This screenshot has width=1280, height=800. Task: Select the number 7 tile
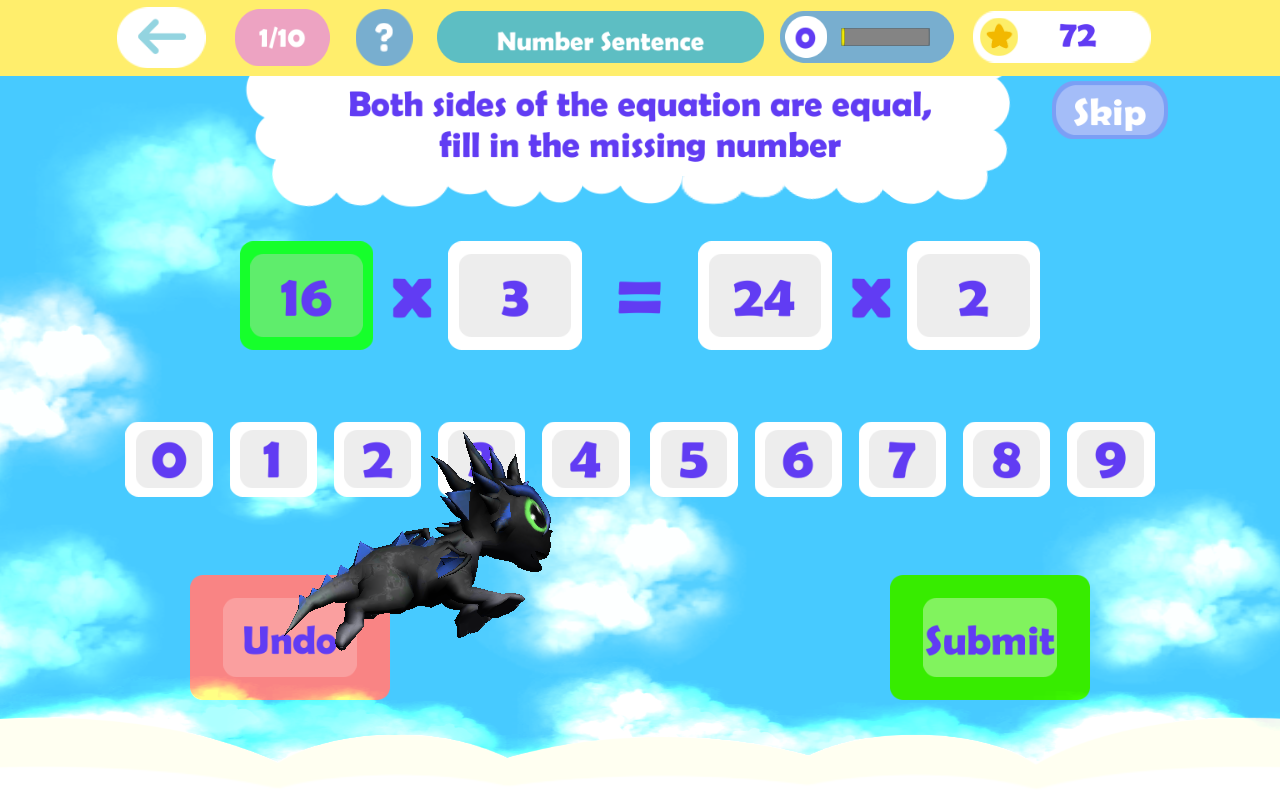pyautogui.click(x=902, y=460)
